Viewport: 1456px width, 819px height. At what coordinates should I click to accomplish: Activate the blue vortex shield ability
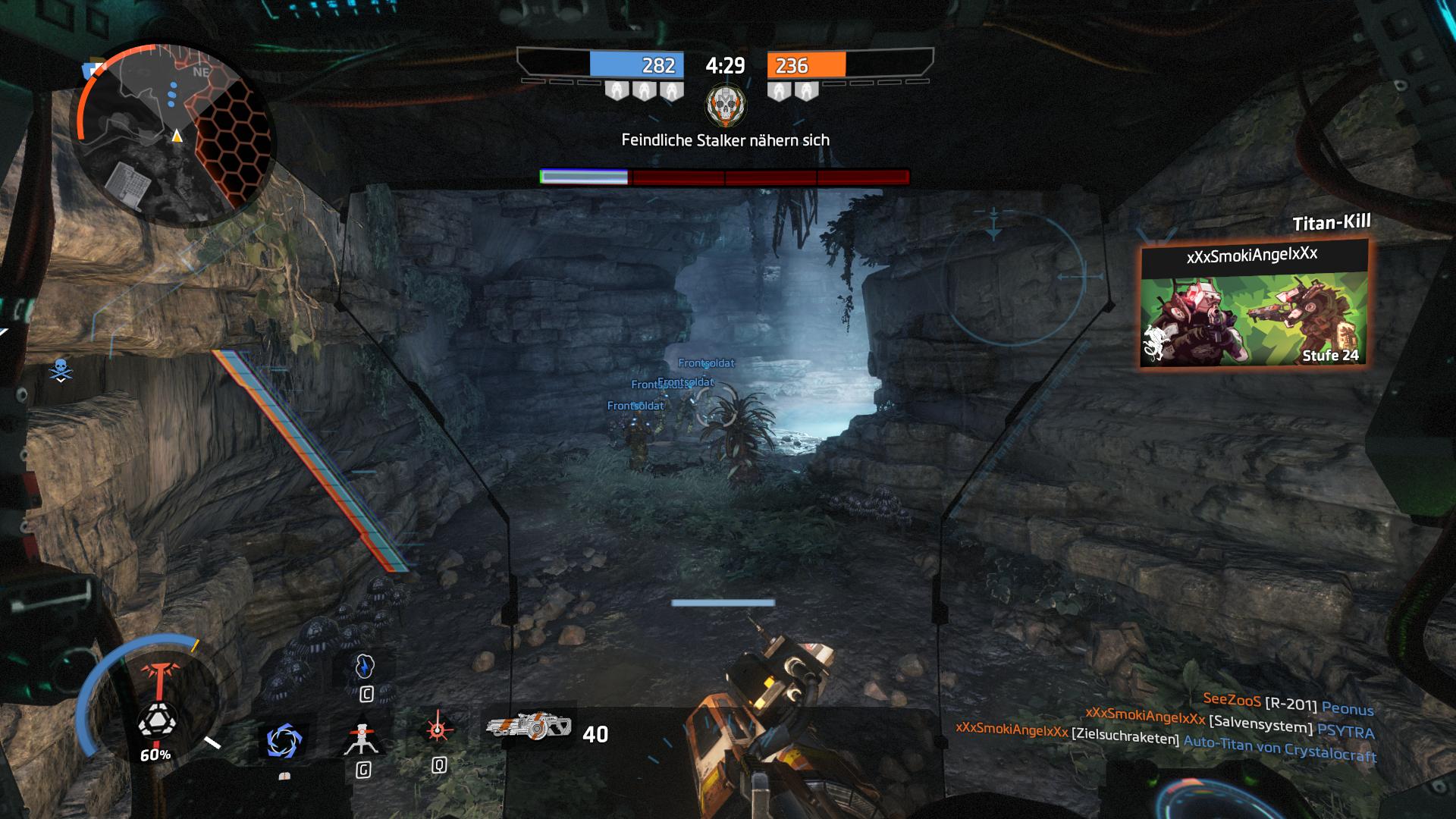tap(284, 740)
